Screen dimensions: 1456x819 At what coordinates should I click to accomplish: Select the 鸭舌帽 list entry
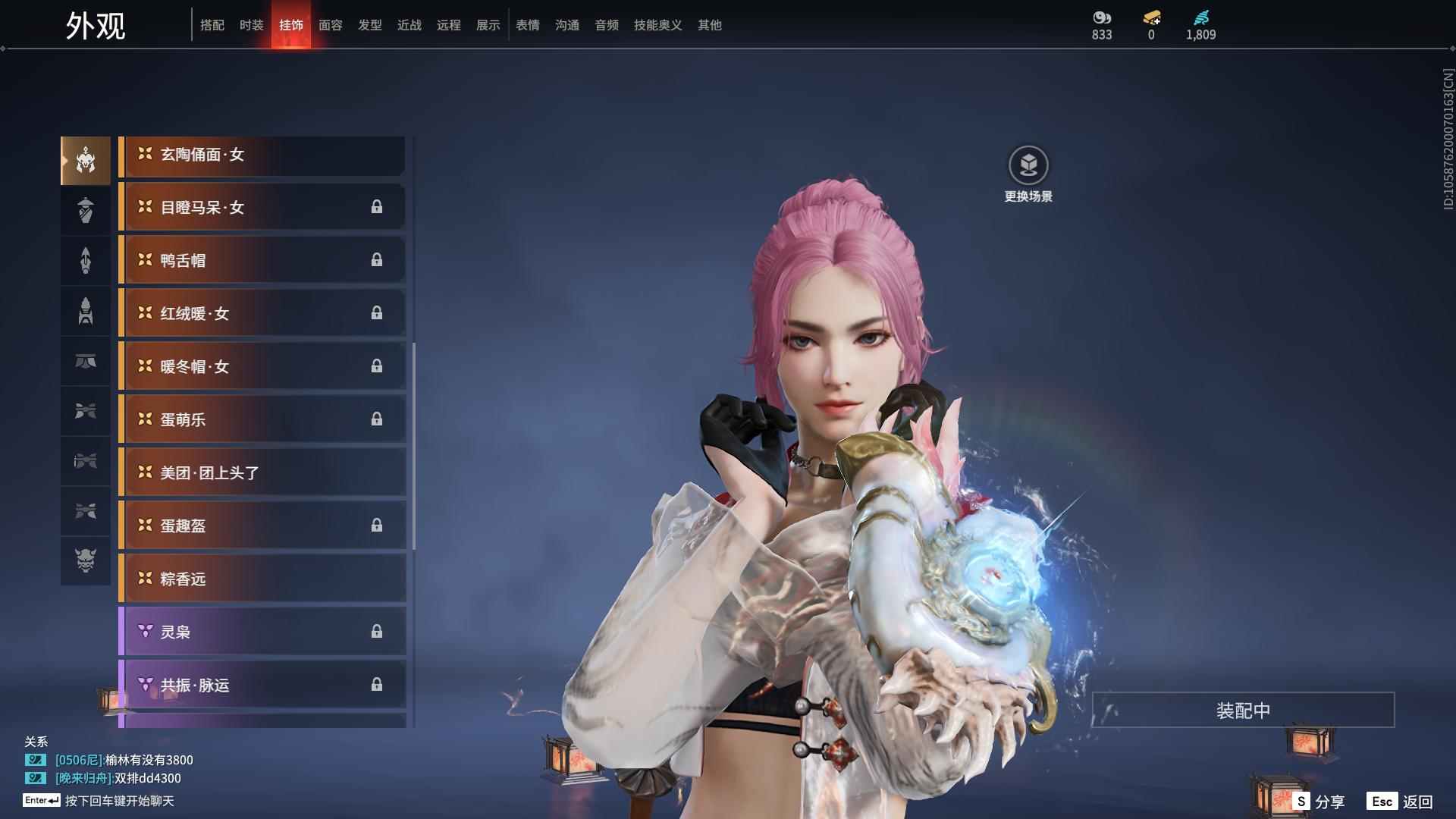pyautogui.click(x=262, y=261)
